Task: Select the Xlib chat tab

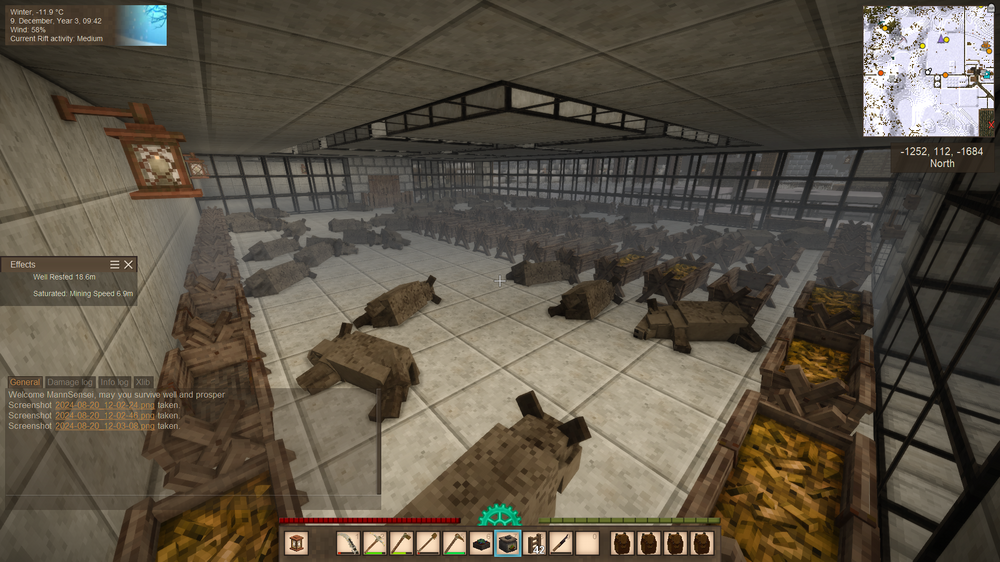Action: pos(143,382)
